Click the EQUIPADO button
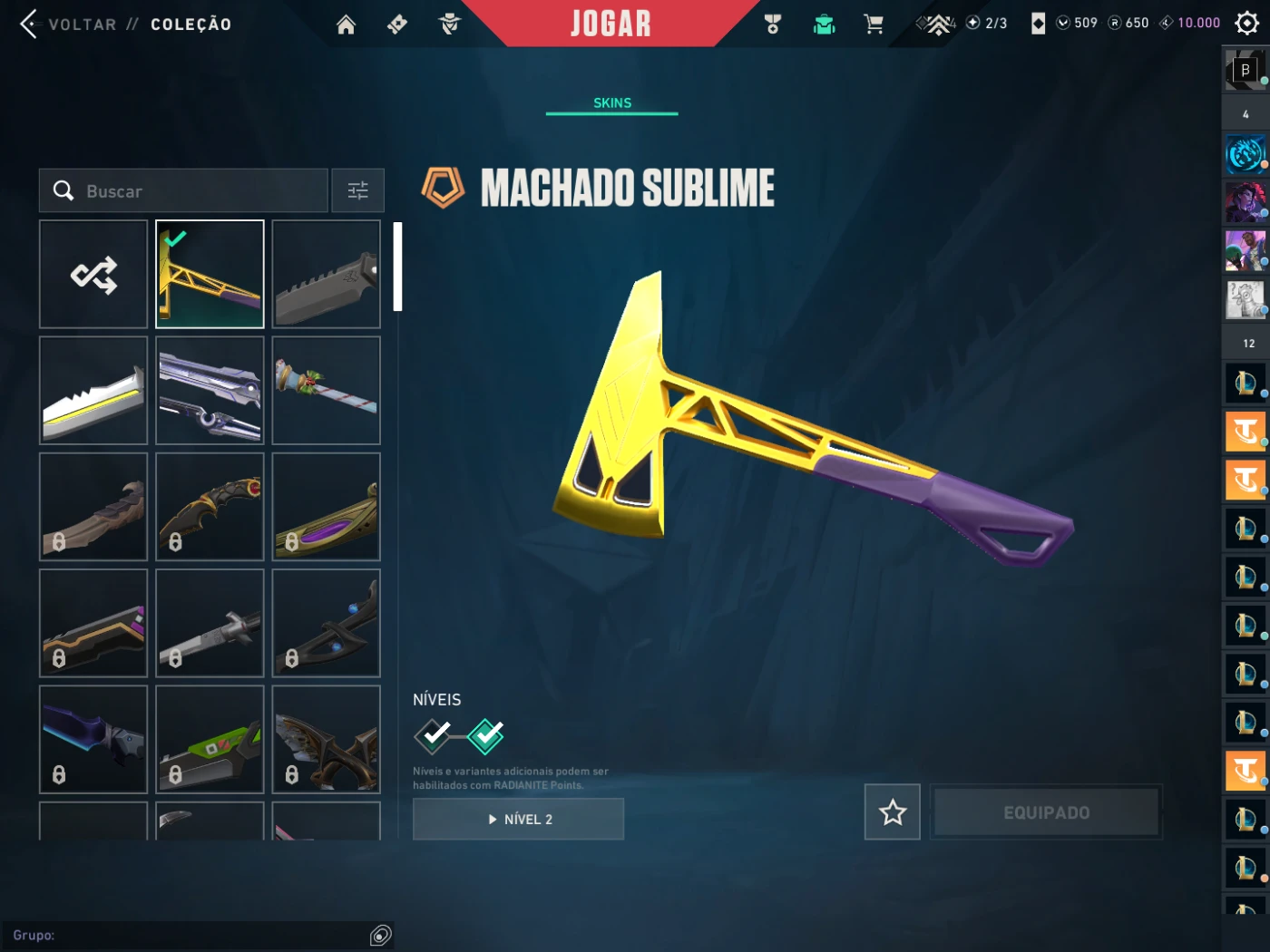This screenshot has width=1270, height=952. 1046,812
